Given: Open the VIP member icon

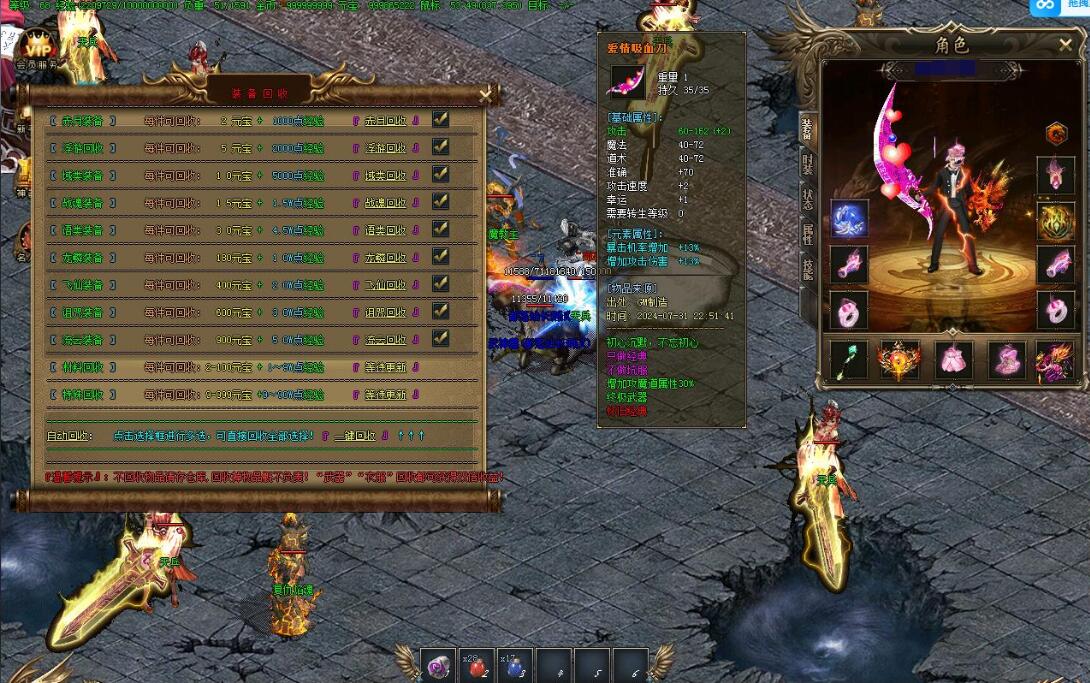Looking at the screenshot, I should tap(38, 48).
